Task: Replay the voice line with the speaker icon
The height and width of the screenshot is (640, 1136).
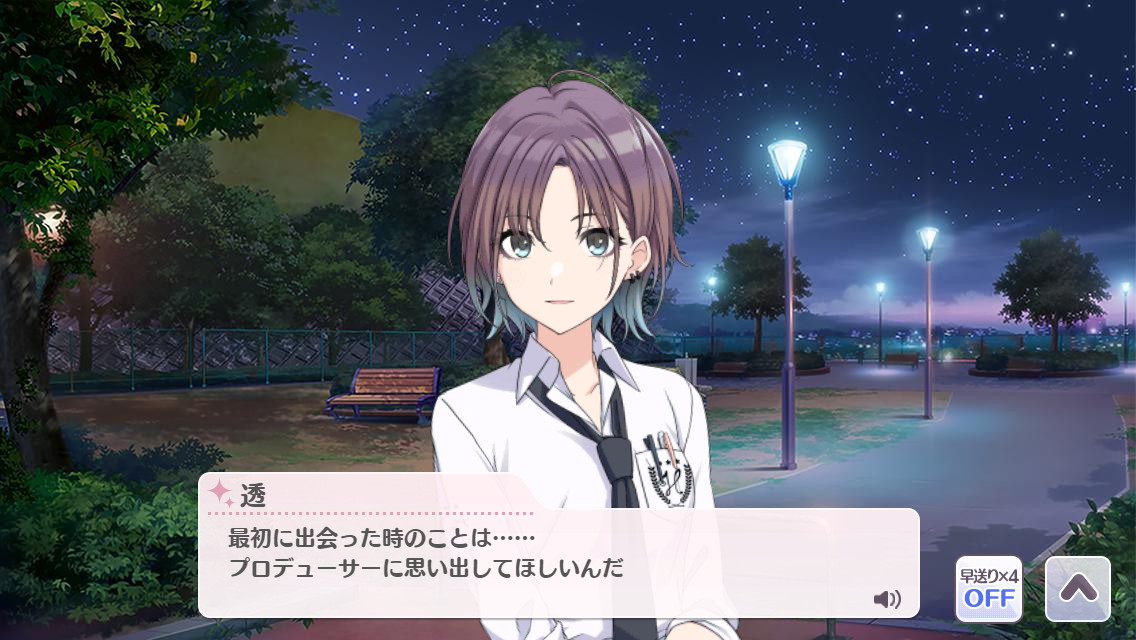Action: pos(886,599)
